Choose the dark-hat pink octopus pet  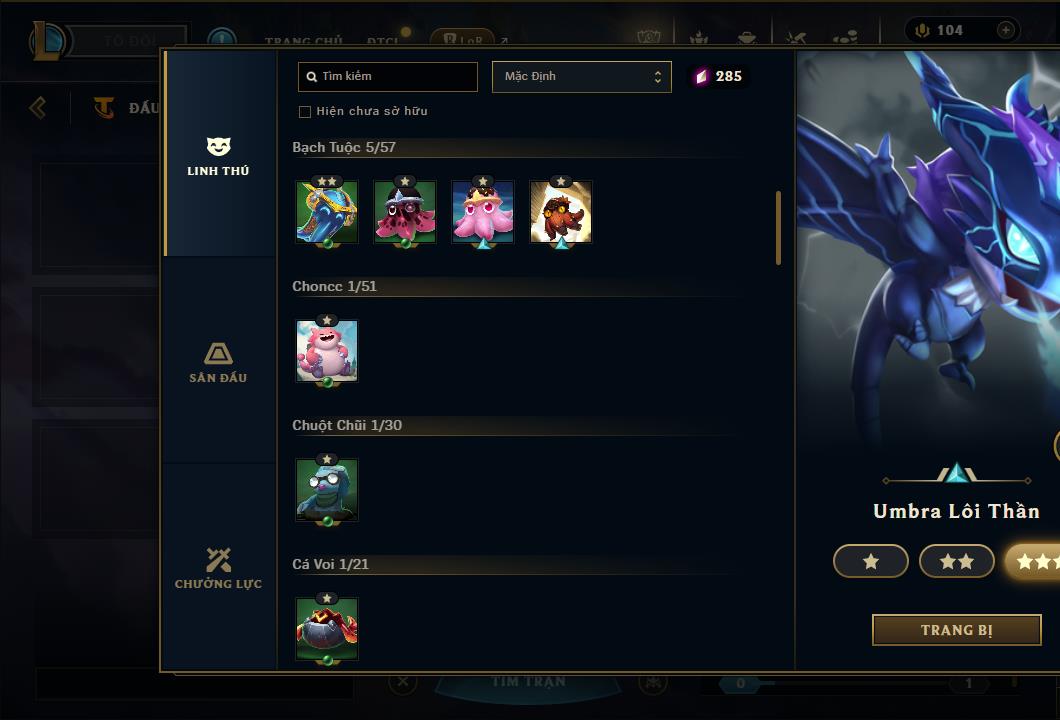(x=405, y=211)
